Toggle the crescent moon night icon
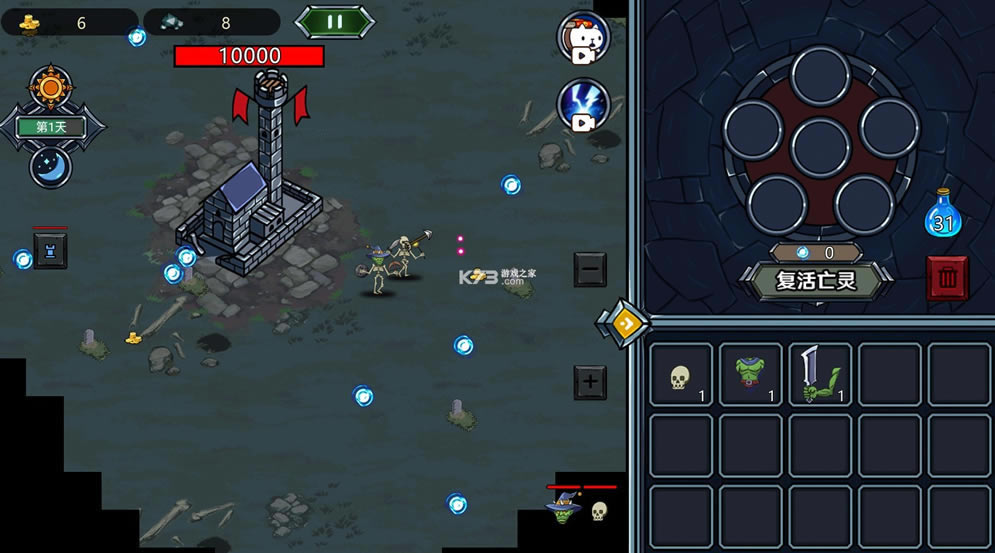Screen dimensions: 995x553 (x=50, y=166)
